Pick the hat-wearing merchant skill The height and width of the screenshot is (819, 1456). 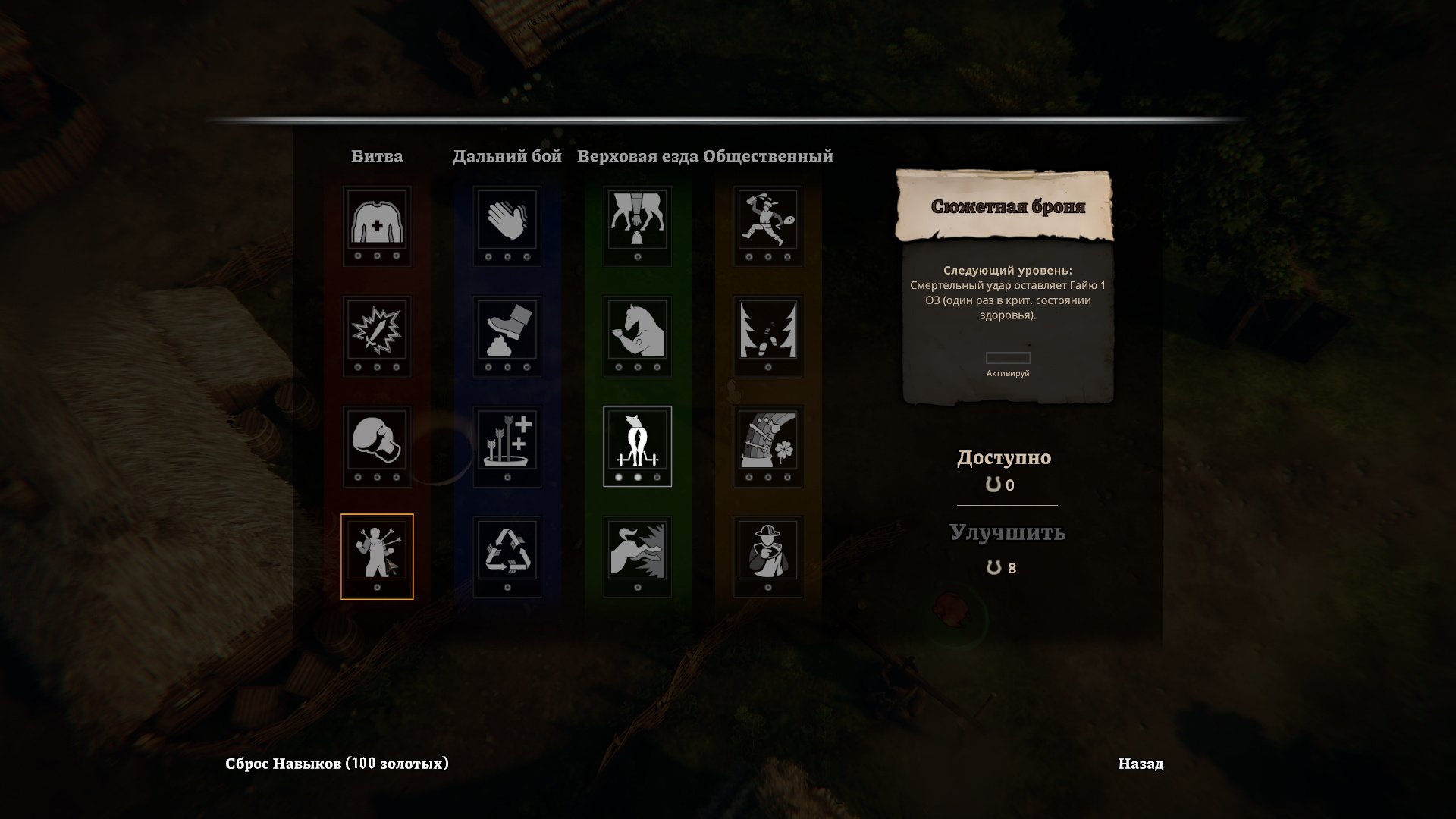click(768, 551)
